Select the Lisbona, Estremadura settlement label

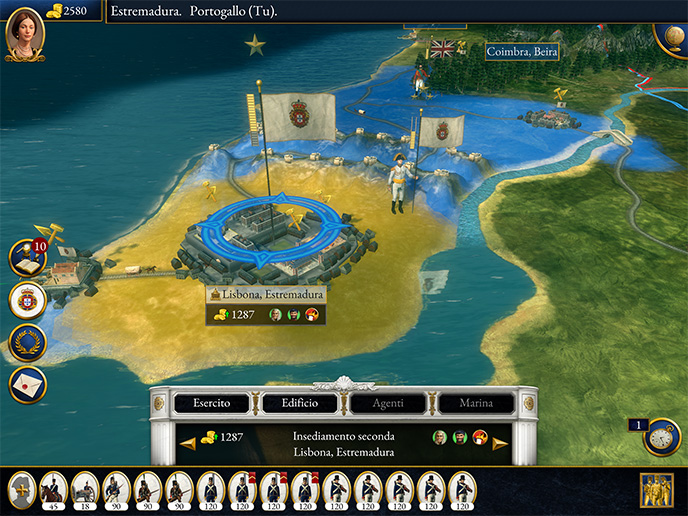tap(266, 295)
